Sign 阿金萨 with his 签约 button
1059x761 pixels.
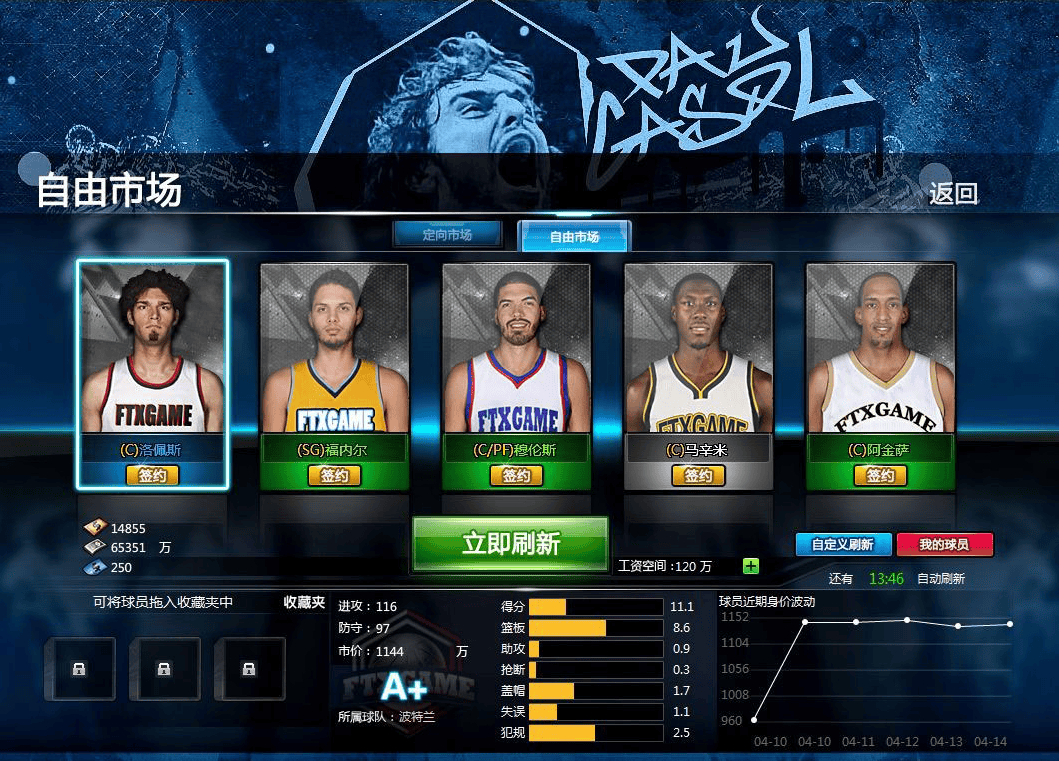click(x=880, y=476)
